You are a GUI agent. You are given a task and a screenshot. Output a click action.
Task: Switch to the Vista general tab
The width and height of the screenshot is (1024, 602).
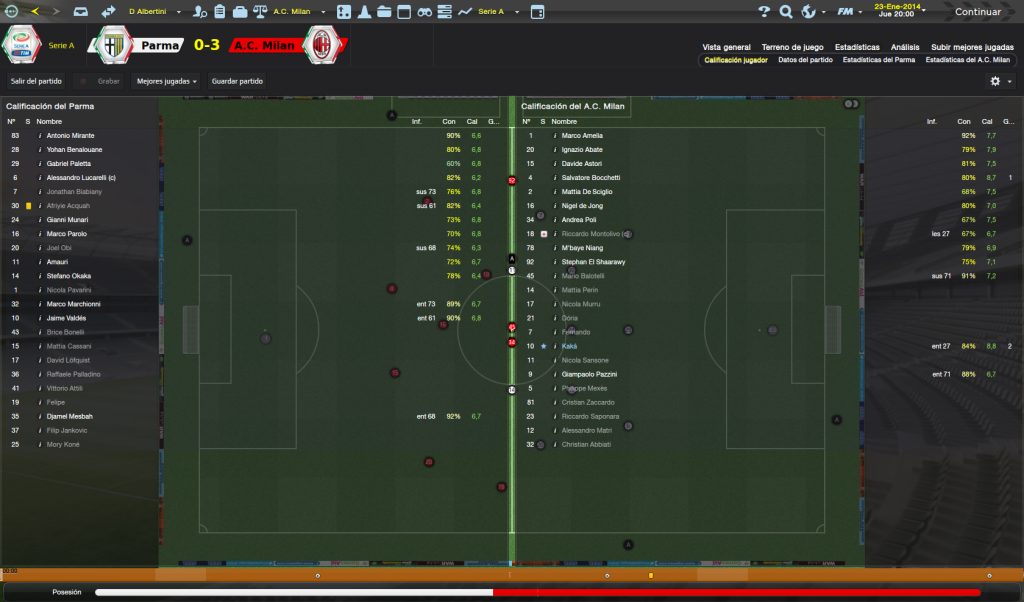(x=726, y=47)
